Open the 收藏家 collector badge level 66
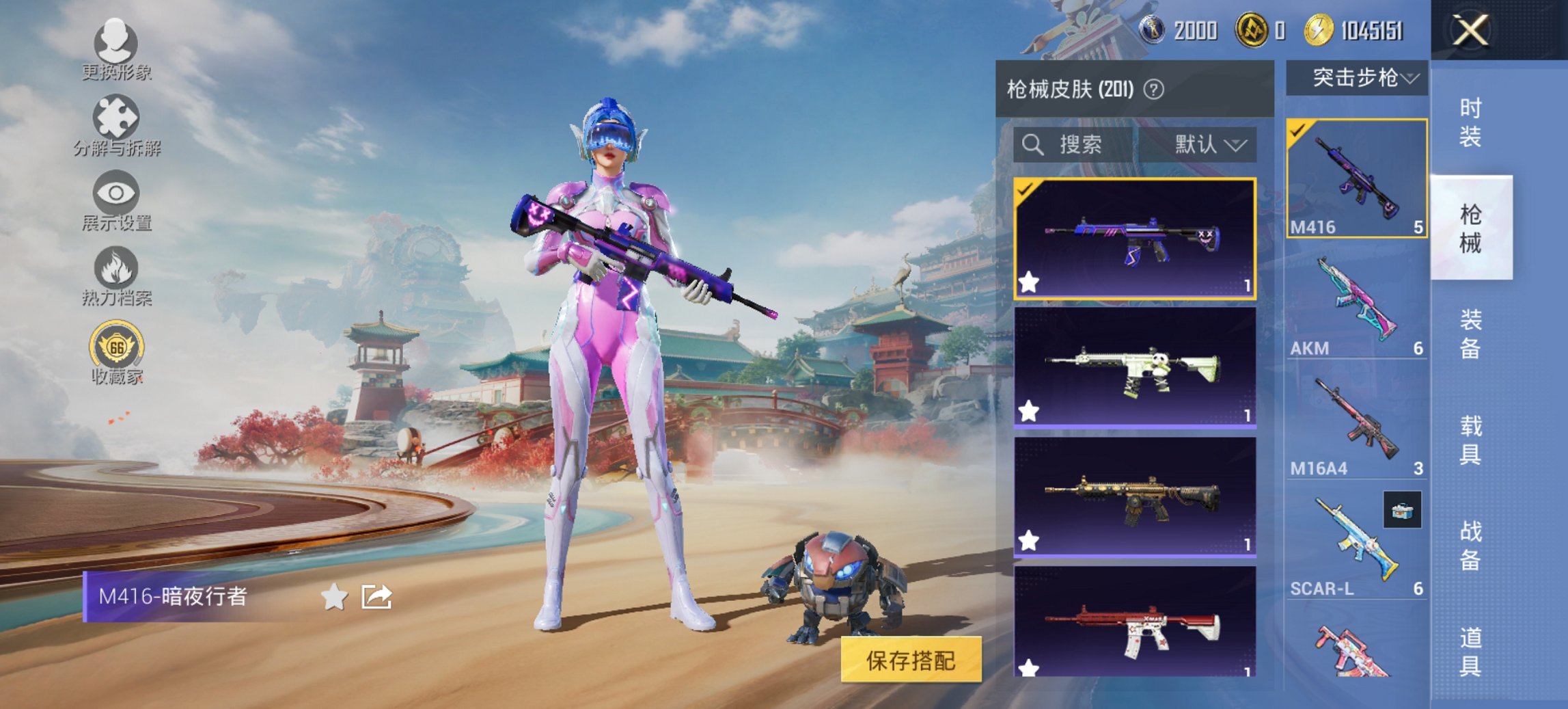 tap(116, 347)
